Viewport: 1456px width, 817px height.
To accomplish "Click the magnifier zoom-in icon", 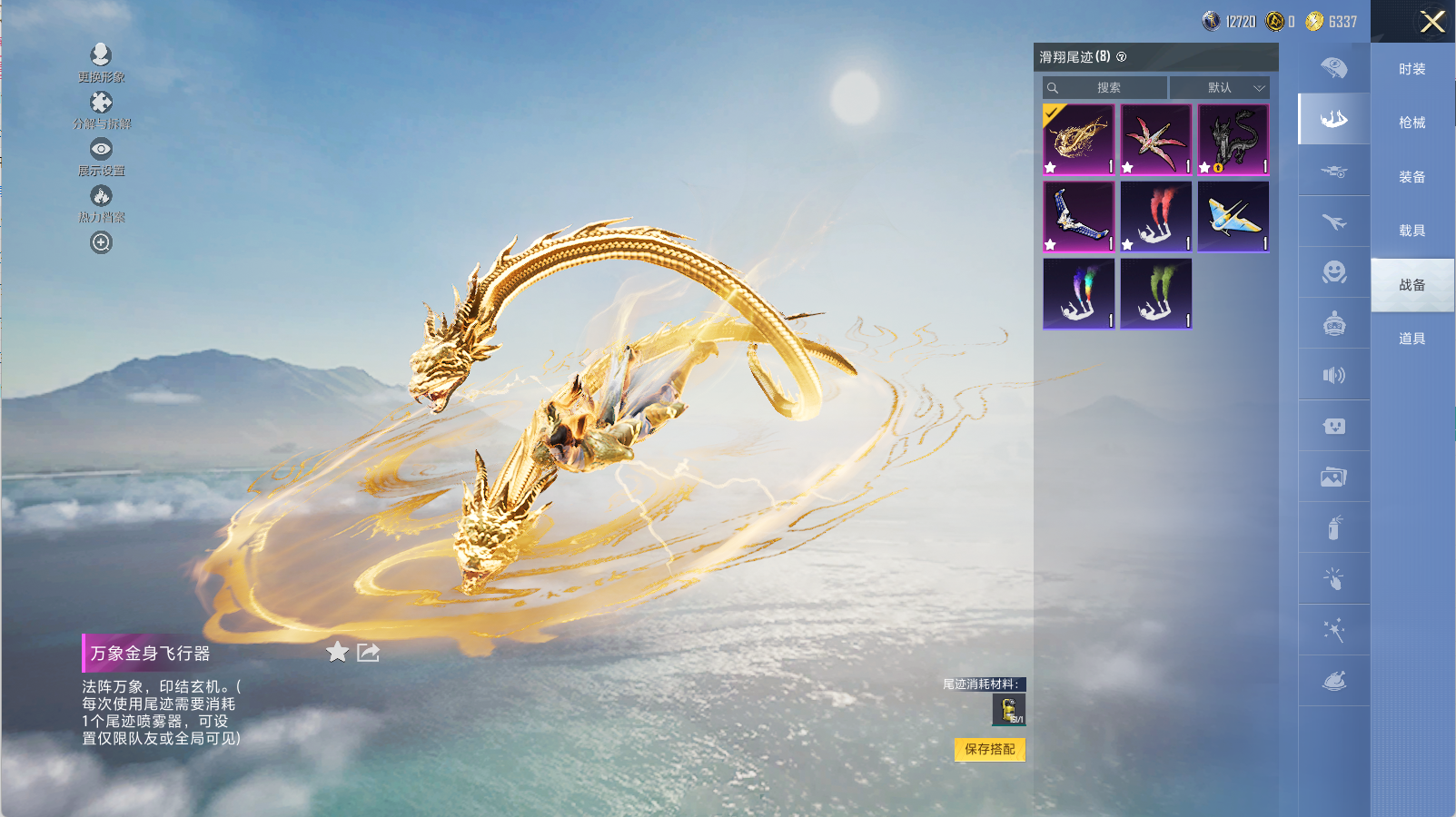I will pos(101,242).
